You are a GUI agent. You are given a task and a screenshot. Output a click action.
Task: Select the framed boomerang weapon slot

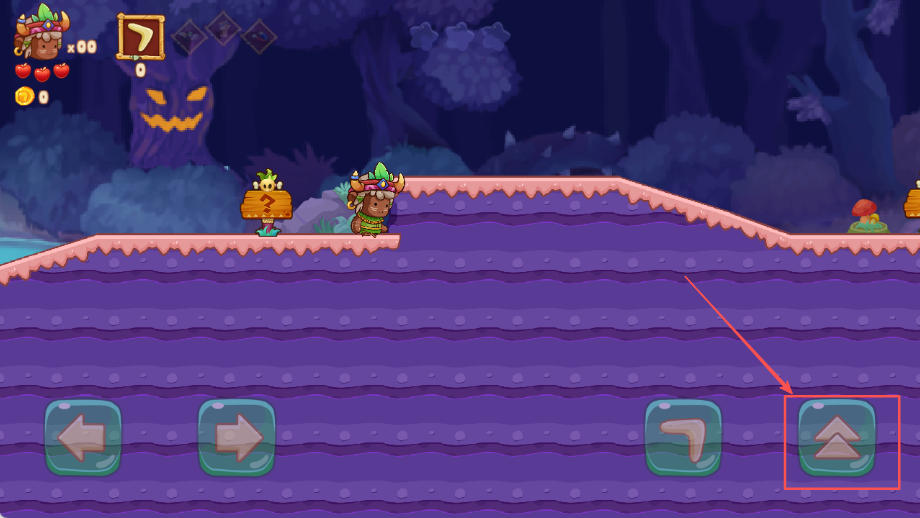(141, 37)
